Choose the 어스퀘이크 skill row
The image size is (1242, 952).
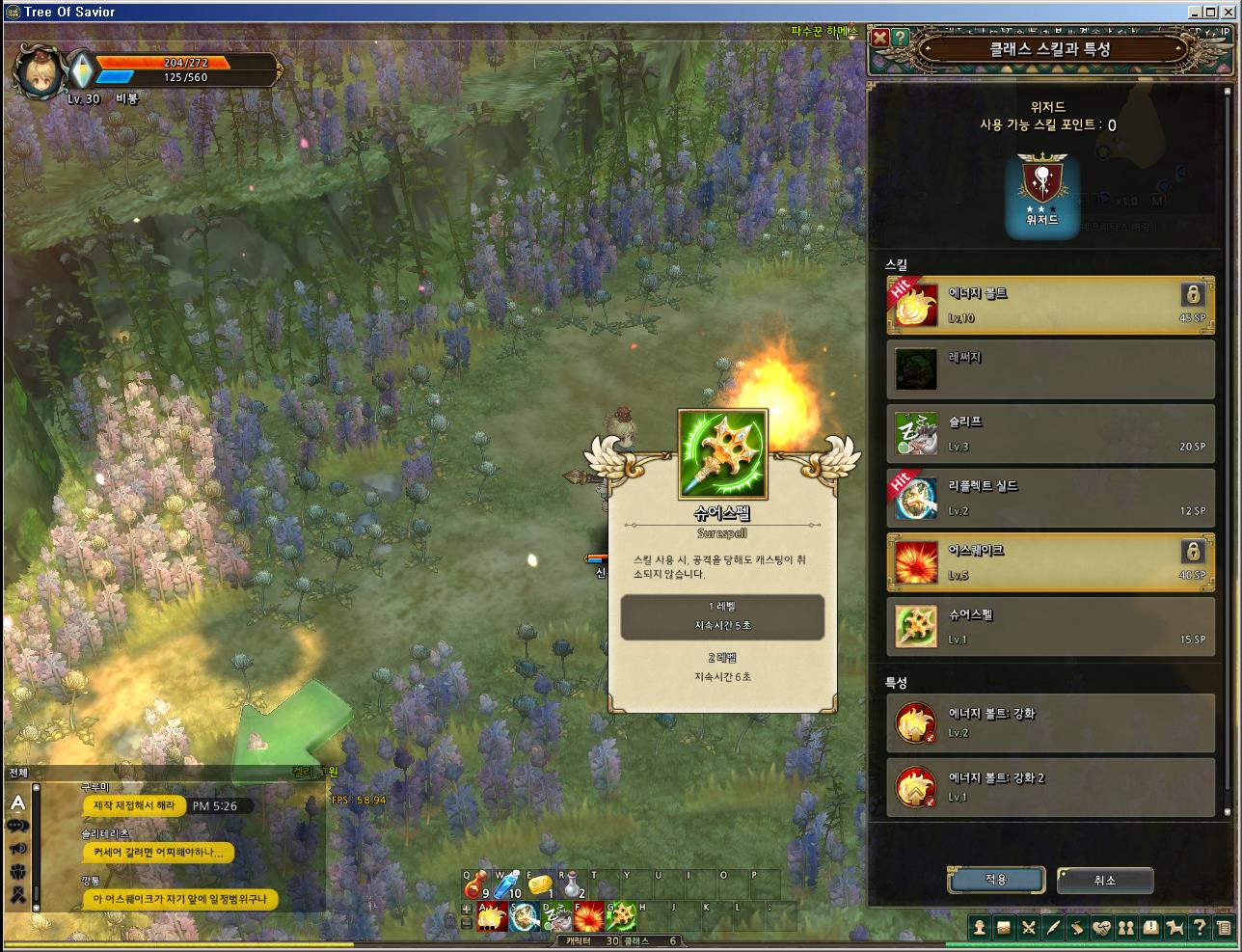(x=1050, y=561)
